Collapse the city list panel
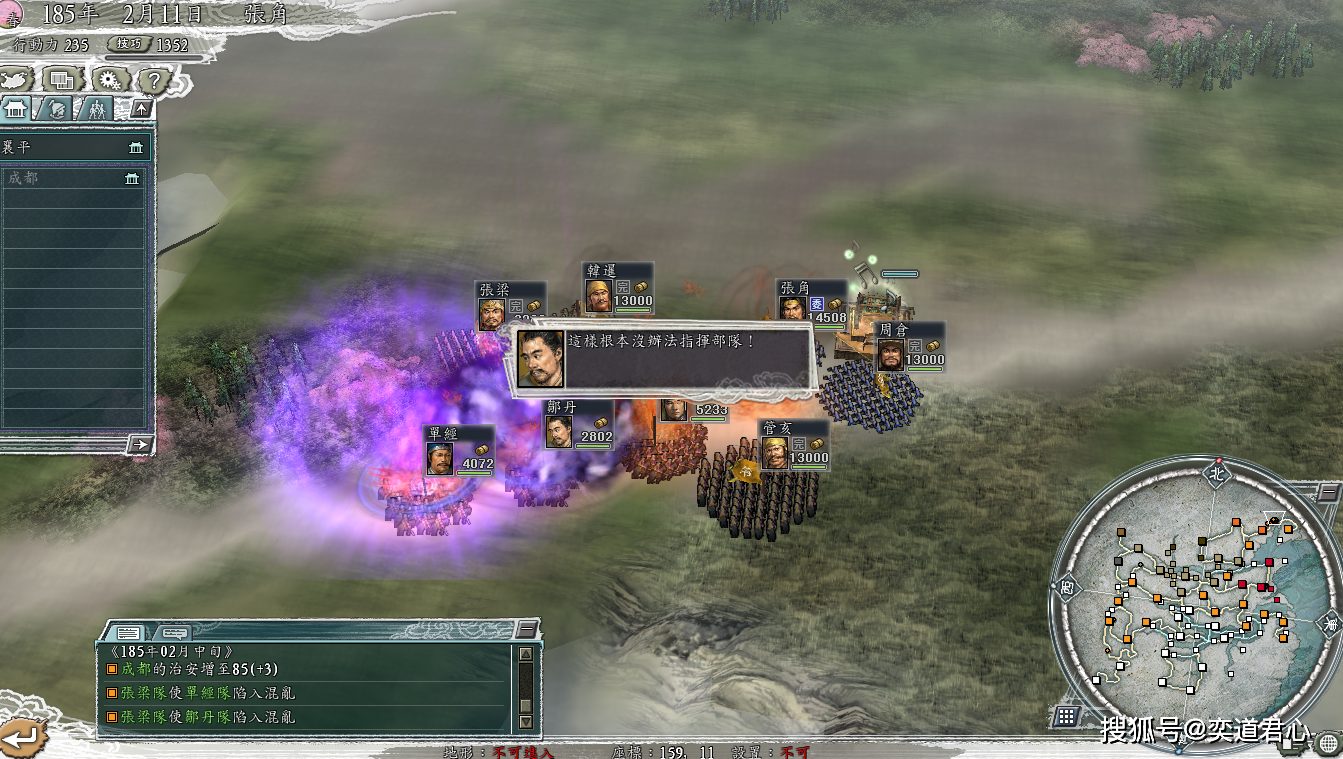Image resolution: width=1343 pixels, height=759 pixels. (x=141, y=109)
